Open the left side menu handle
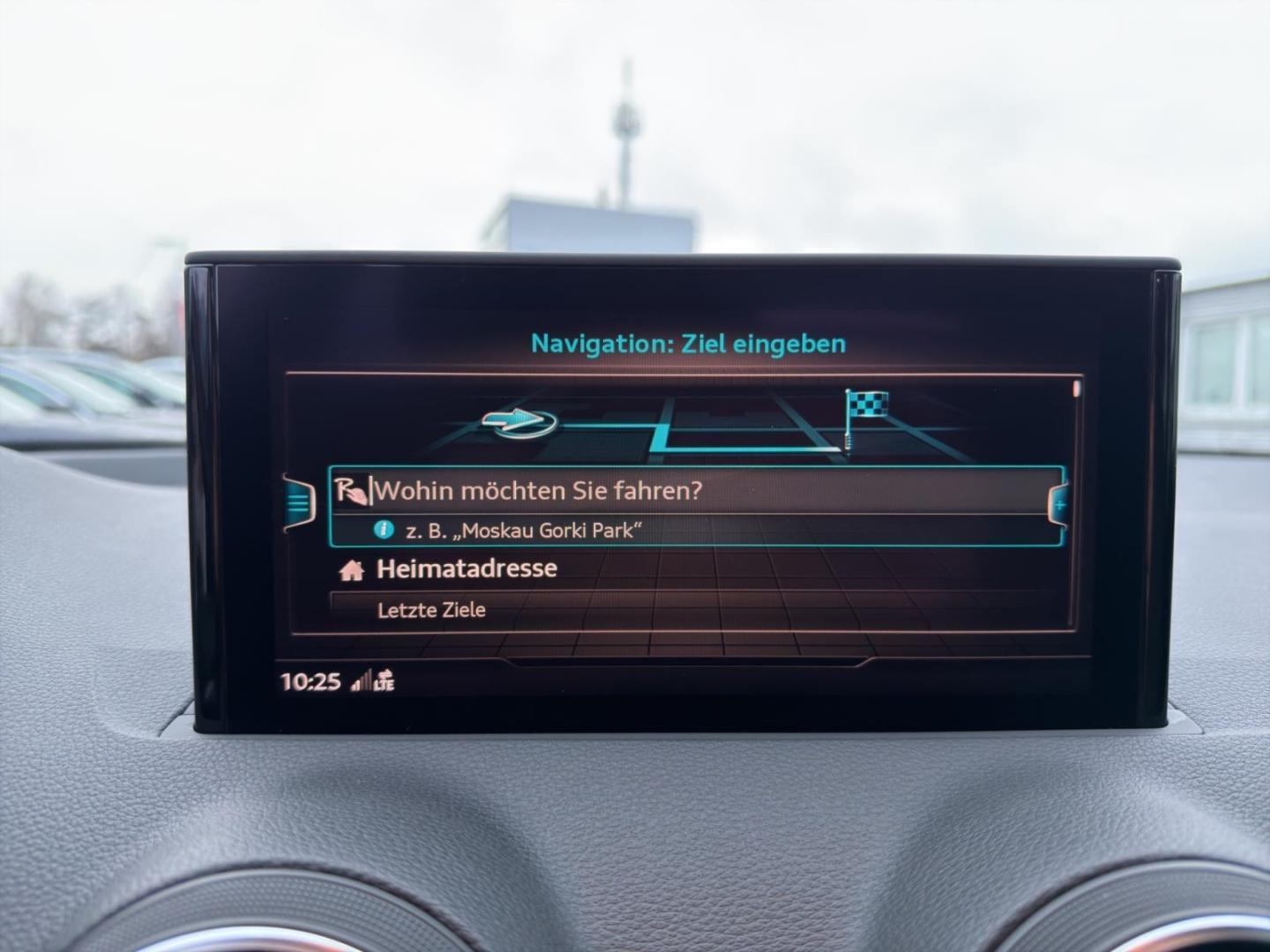This screenshot has height=952, width=1270. tap(299, 502)
